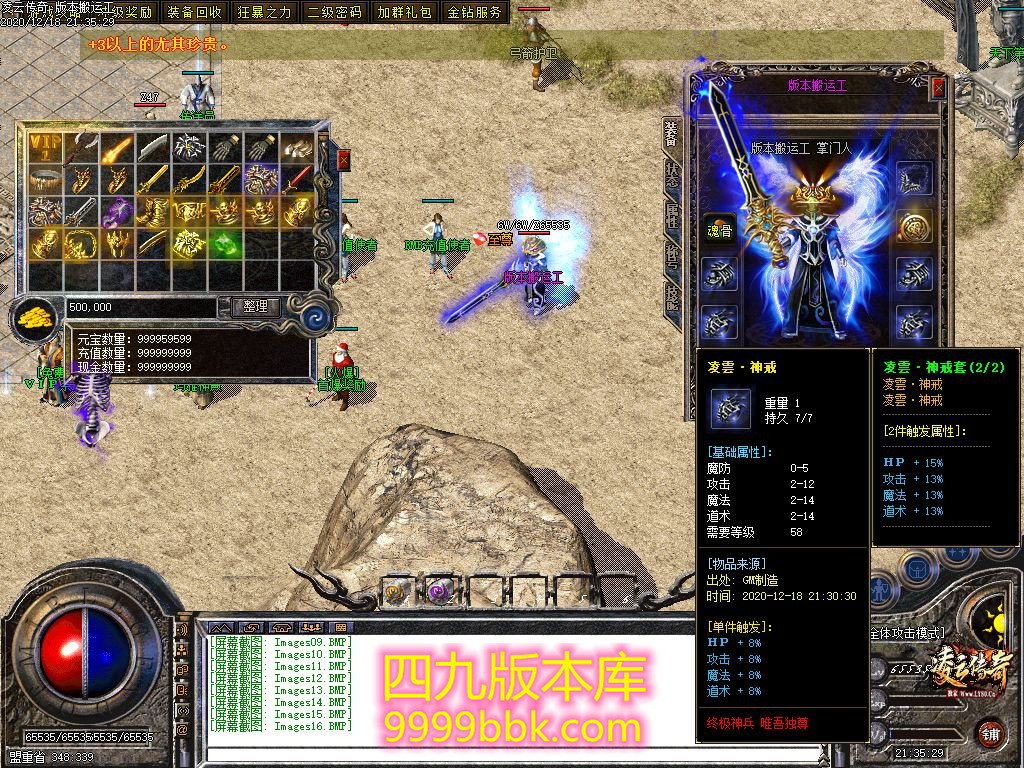Select the golden medal equipment slot
1024x768 pixels.
pos(914,226)
